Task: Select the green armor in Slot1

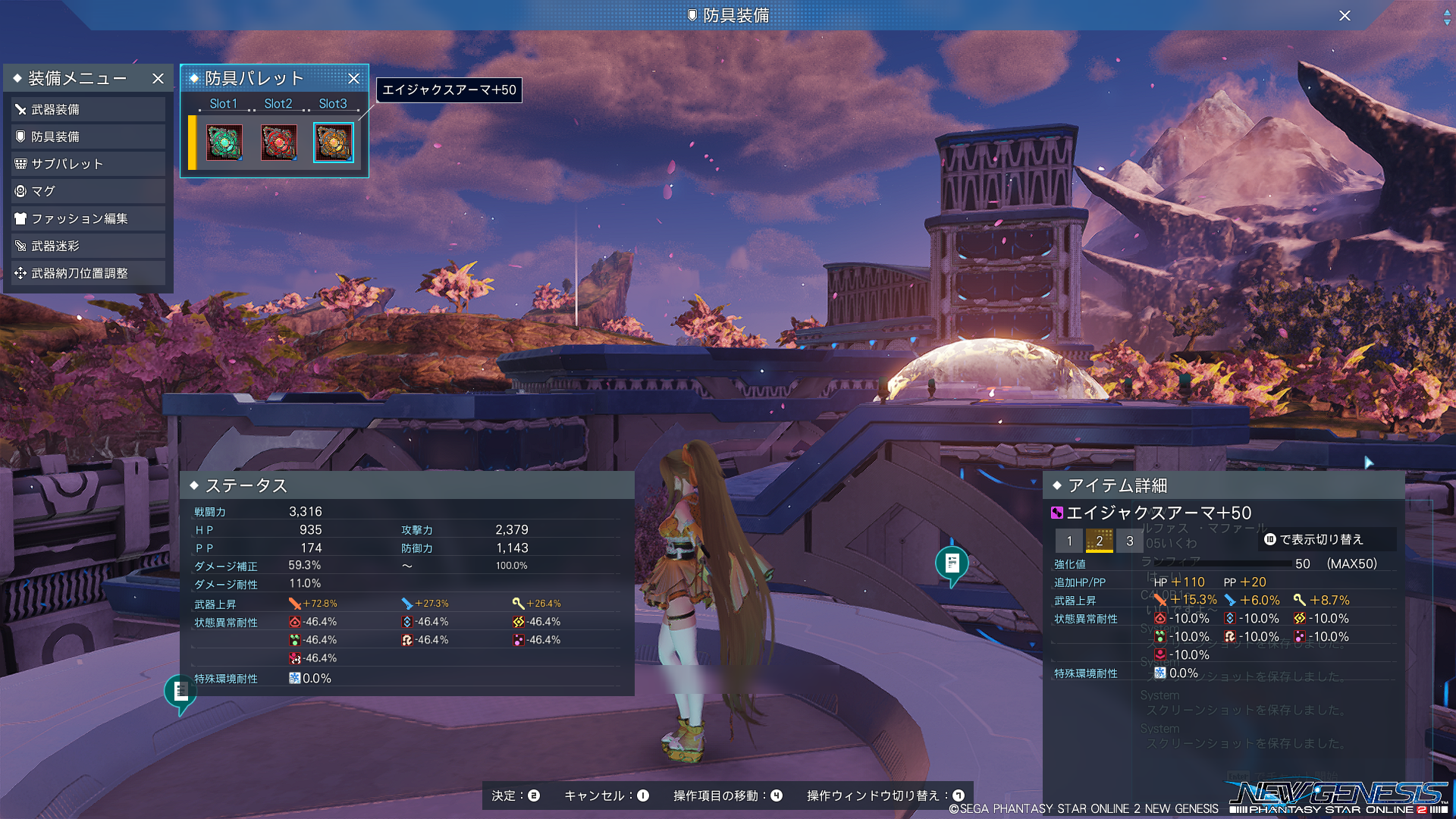Action: pos(224,143)
